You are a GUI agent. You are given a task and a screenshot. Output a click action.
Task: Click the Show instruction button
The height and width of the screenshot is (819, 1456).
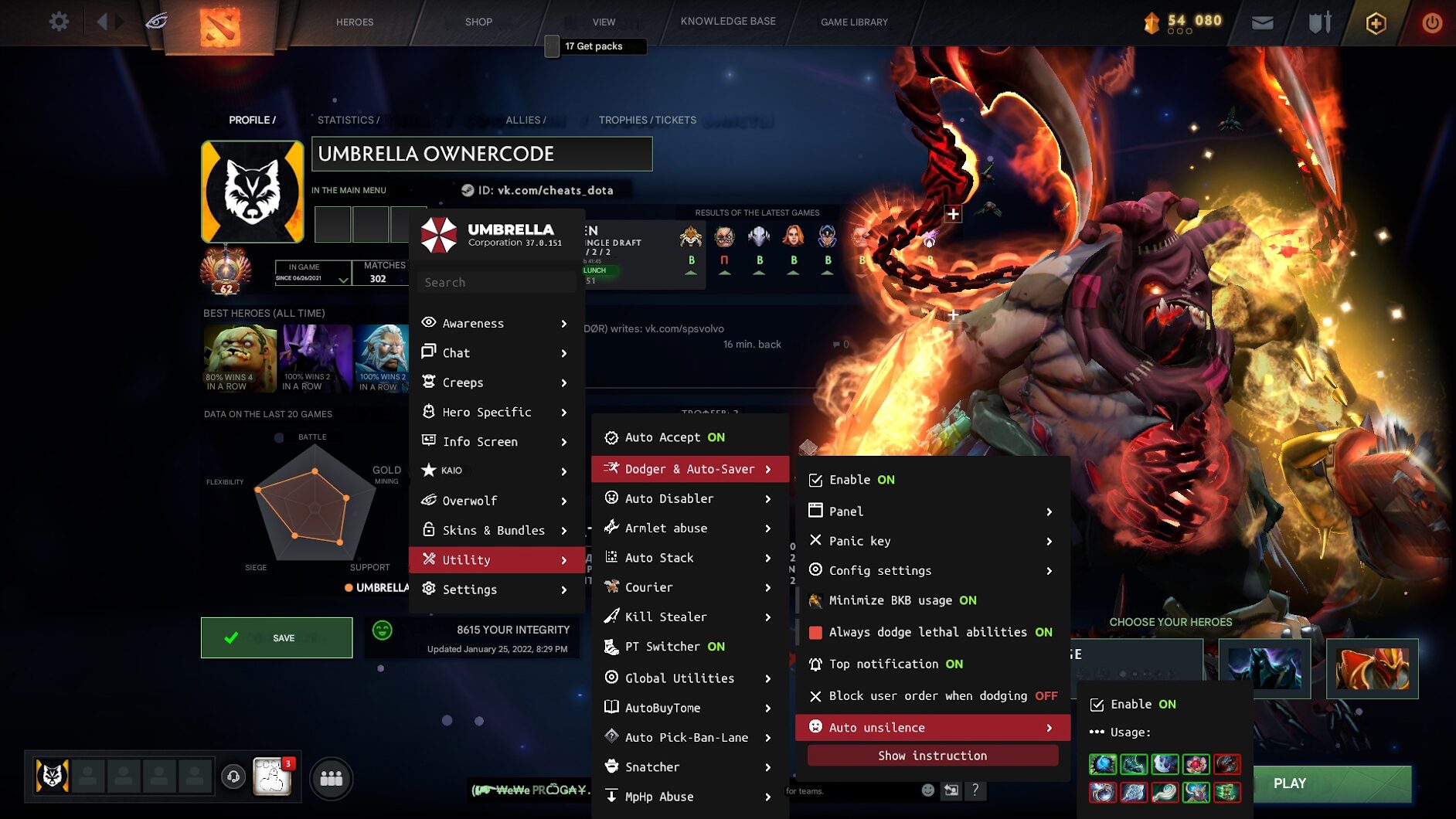(931, 755)
